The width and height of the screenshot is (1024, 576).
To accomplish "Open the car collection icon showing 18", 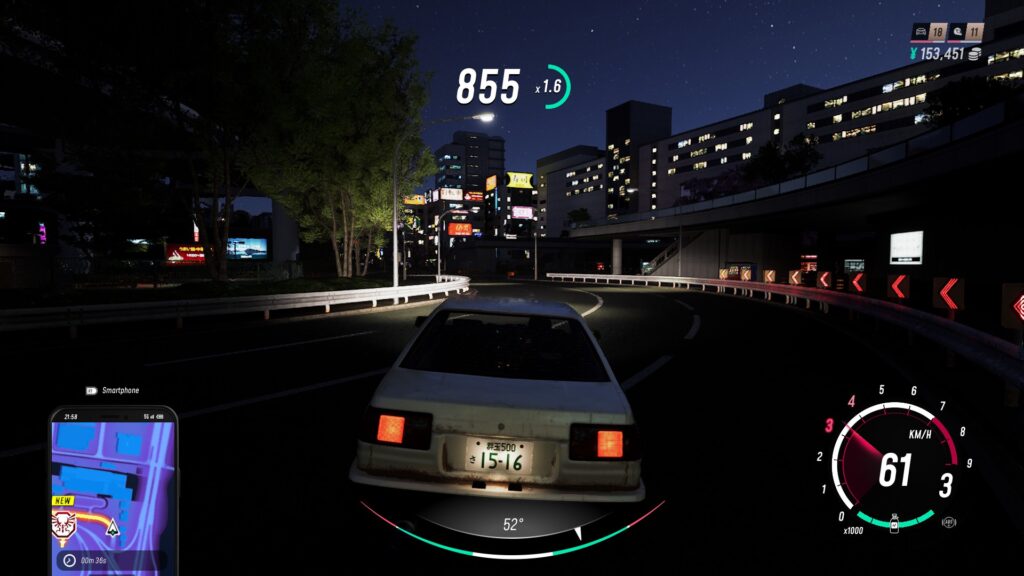I will click(920, 33).
